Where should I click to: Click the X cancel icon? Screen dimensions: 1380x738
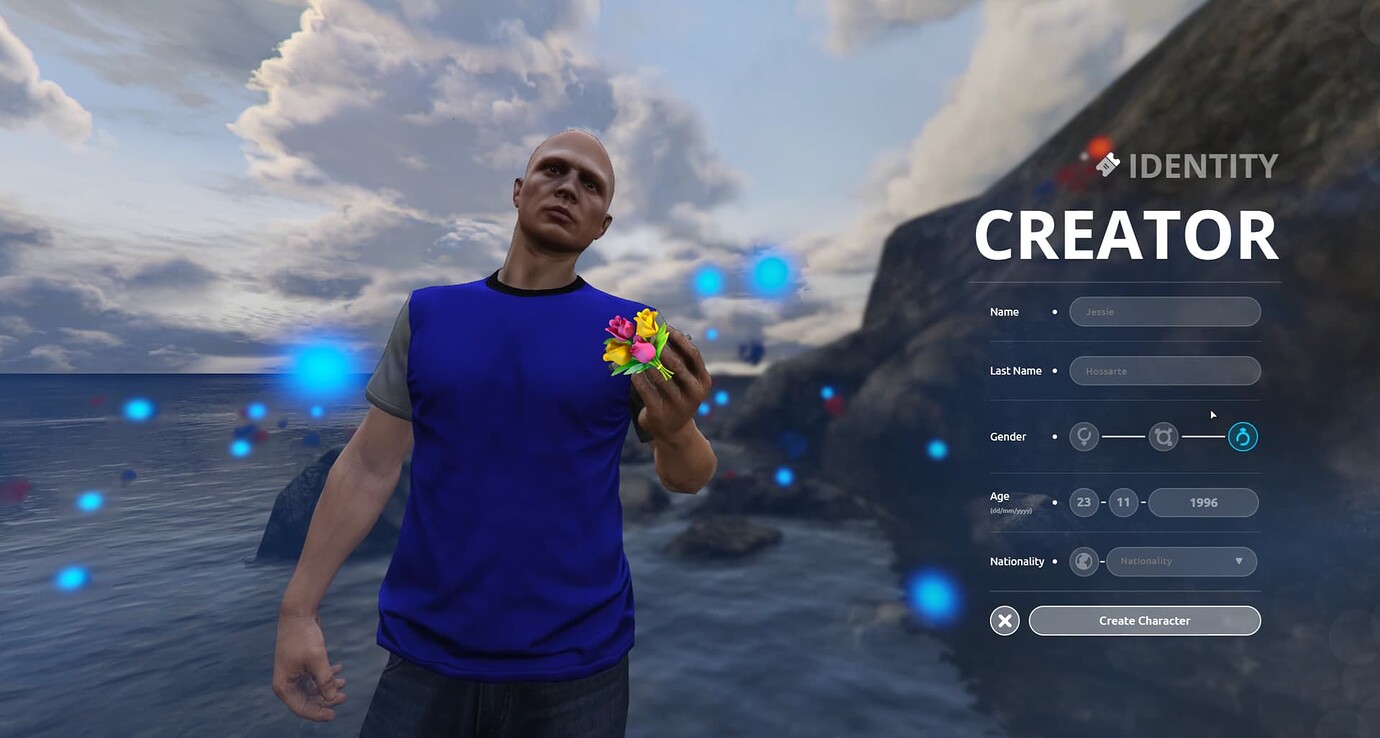[x=1004, y=620]
